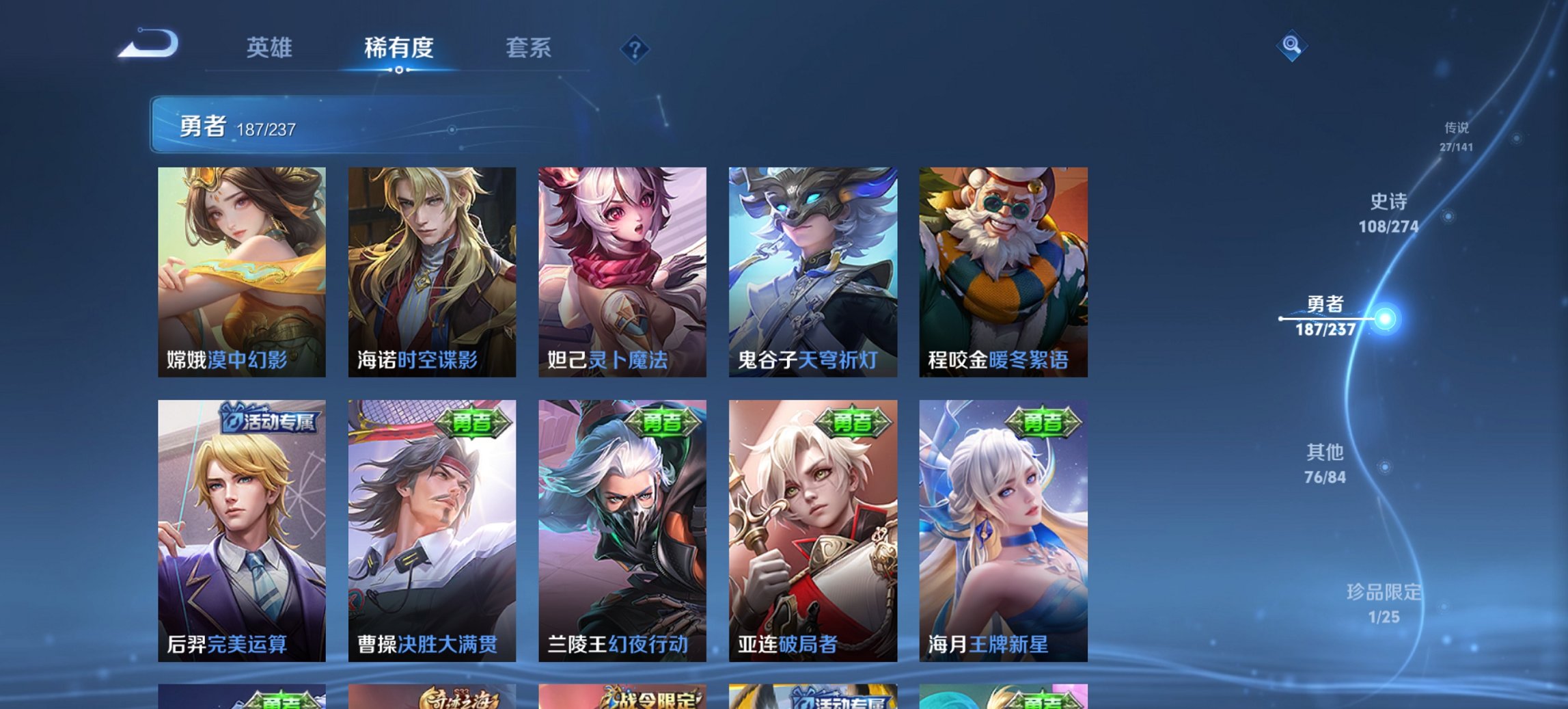Click the back arrow icon top left

point(149,42)
